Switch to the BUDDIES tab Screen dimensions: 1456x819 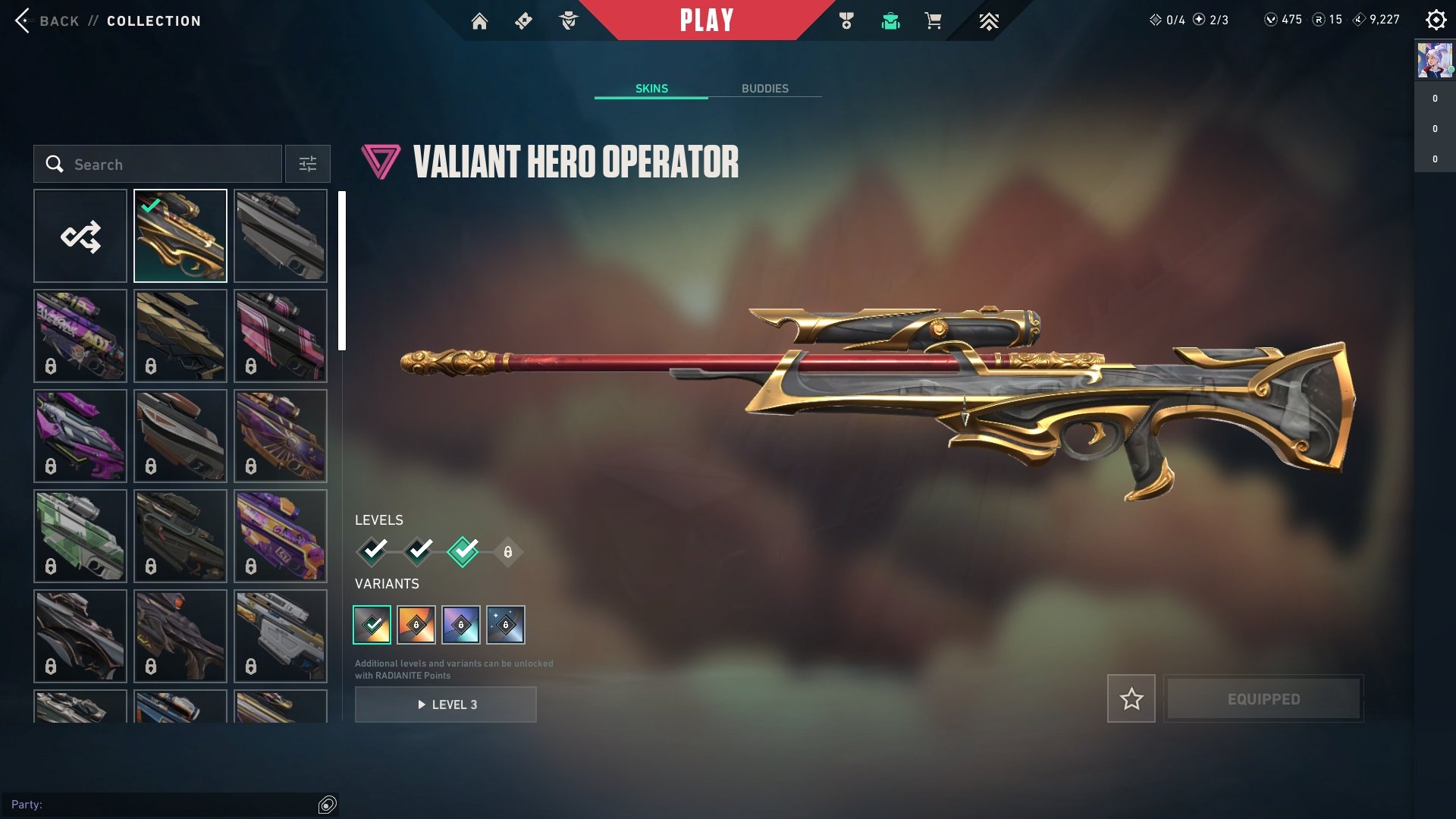coord(766,88)
